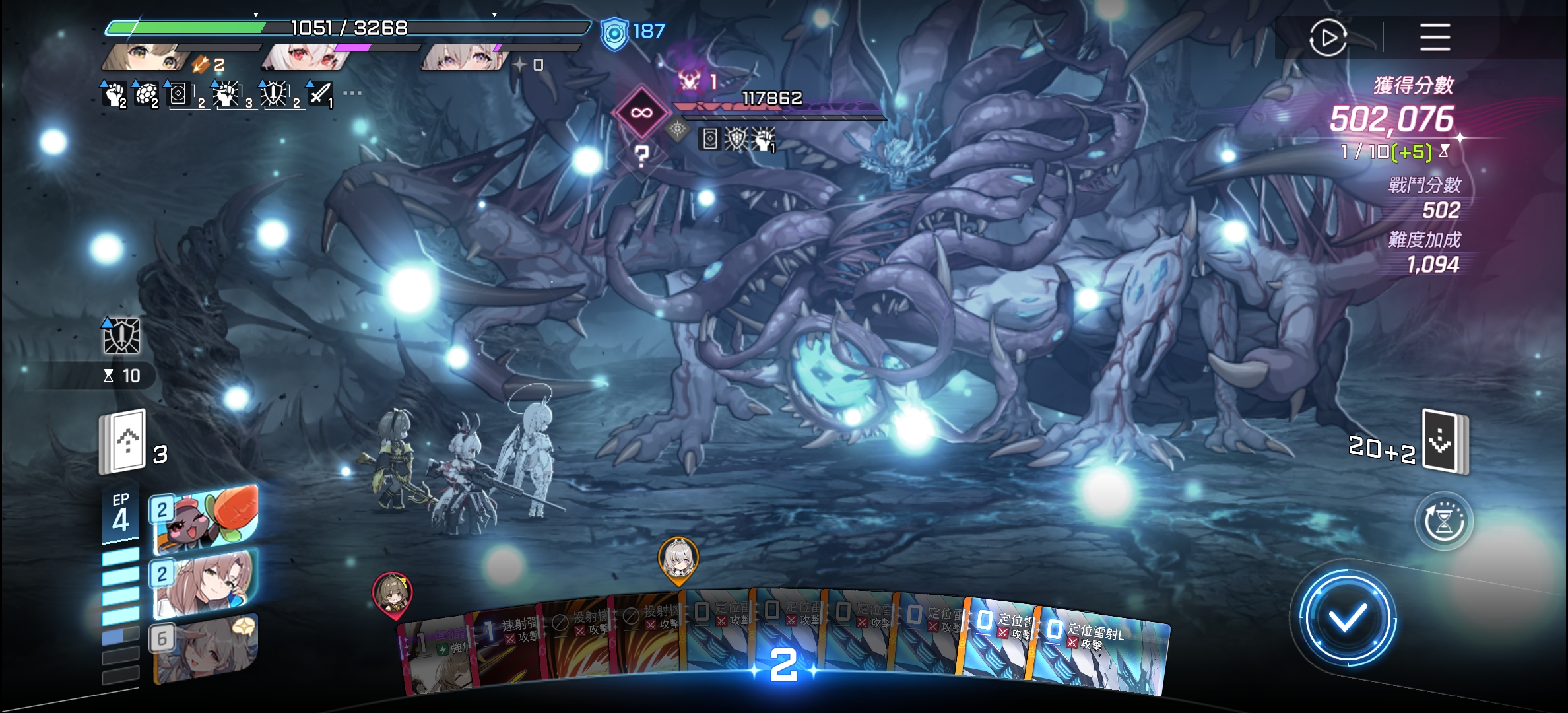Select the brown-haired character portrait at top

coord(145,58)
